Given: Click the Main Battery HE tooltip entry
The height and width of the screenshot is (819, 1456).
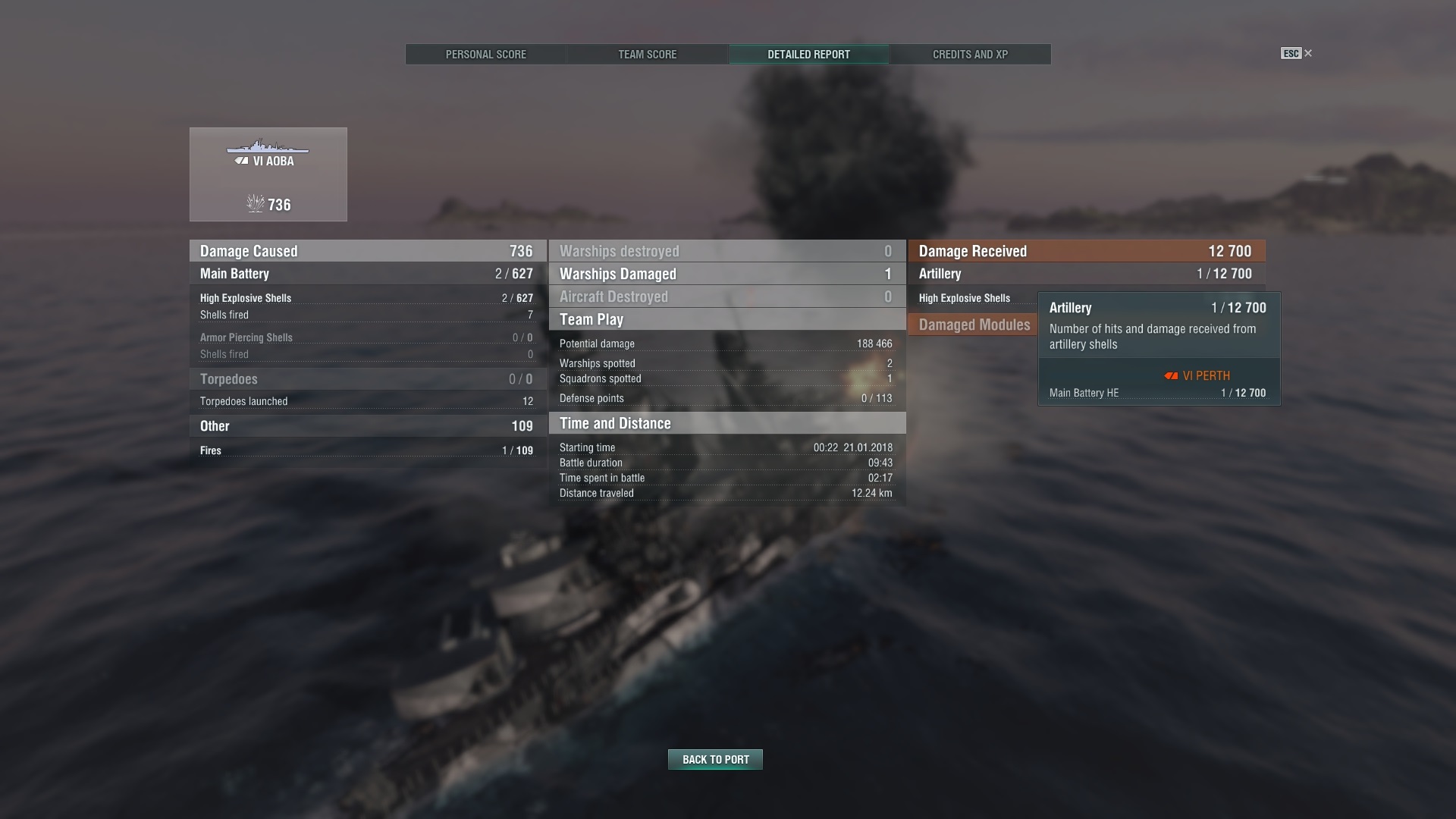Looking at the screenshot, I should pos(1084,393).
